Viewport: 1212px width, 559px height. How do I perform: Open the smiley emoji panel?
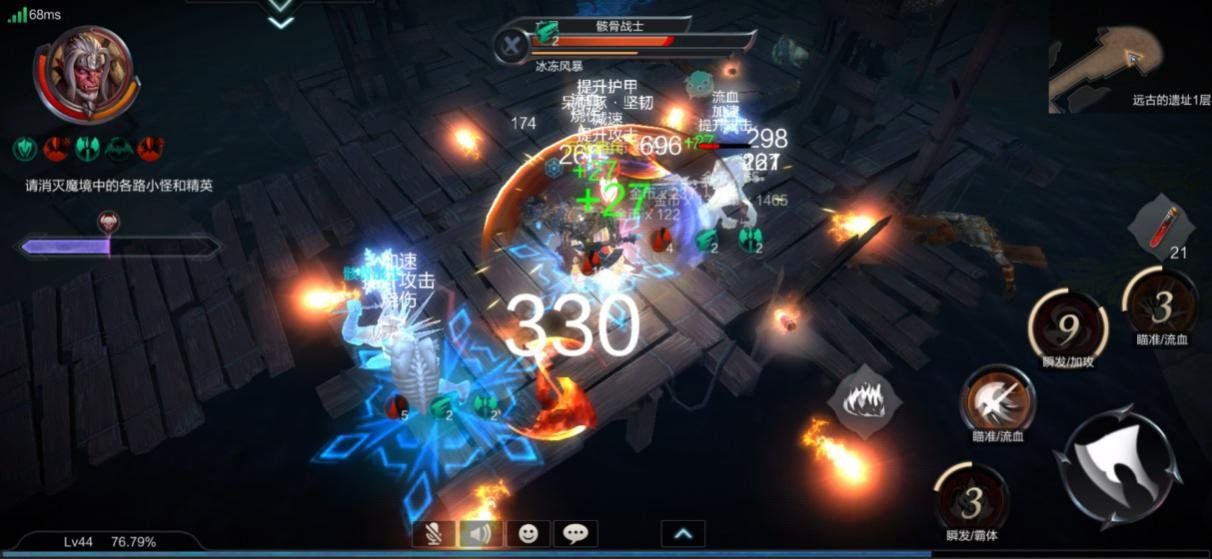coord(528,534)
